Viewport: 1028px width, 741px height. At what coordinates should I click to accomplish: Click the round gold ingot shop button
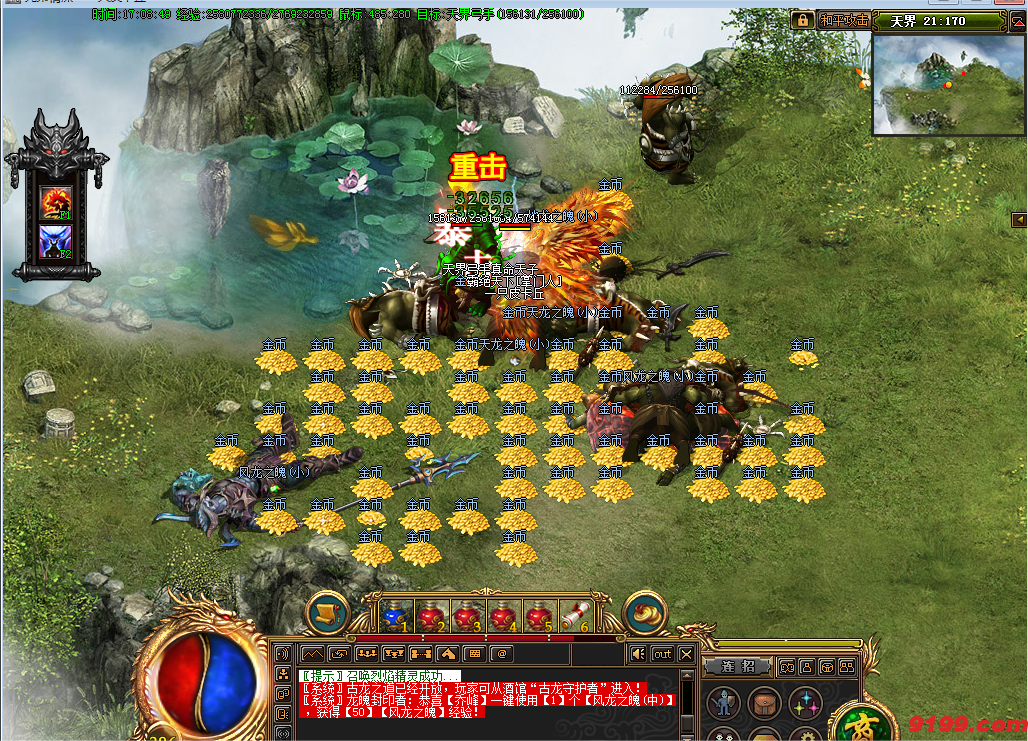click(x=645, y=613)
